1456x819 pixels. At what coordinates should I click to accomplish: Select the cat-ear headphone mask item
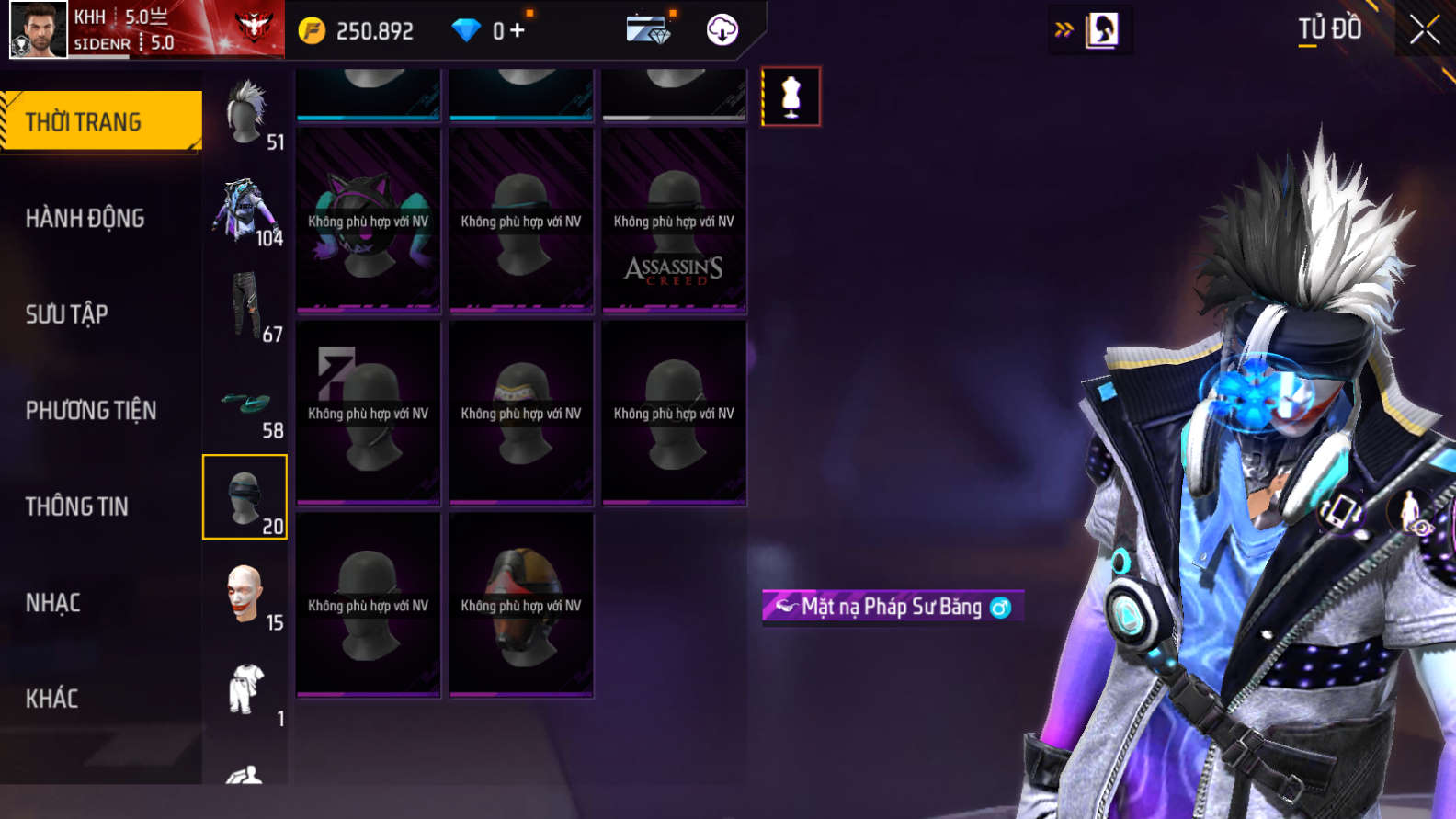368,221
